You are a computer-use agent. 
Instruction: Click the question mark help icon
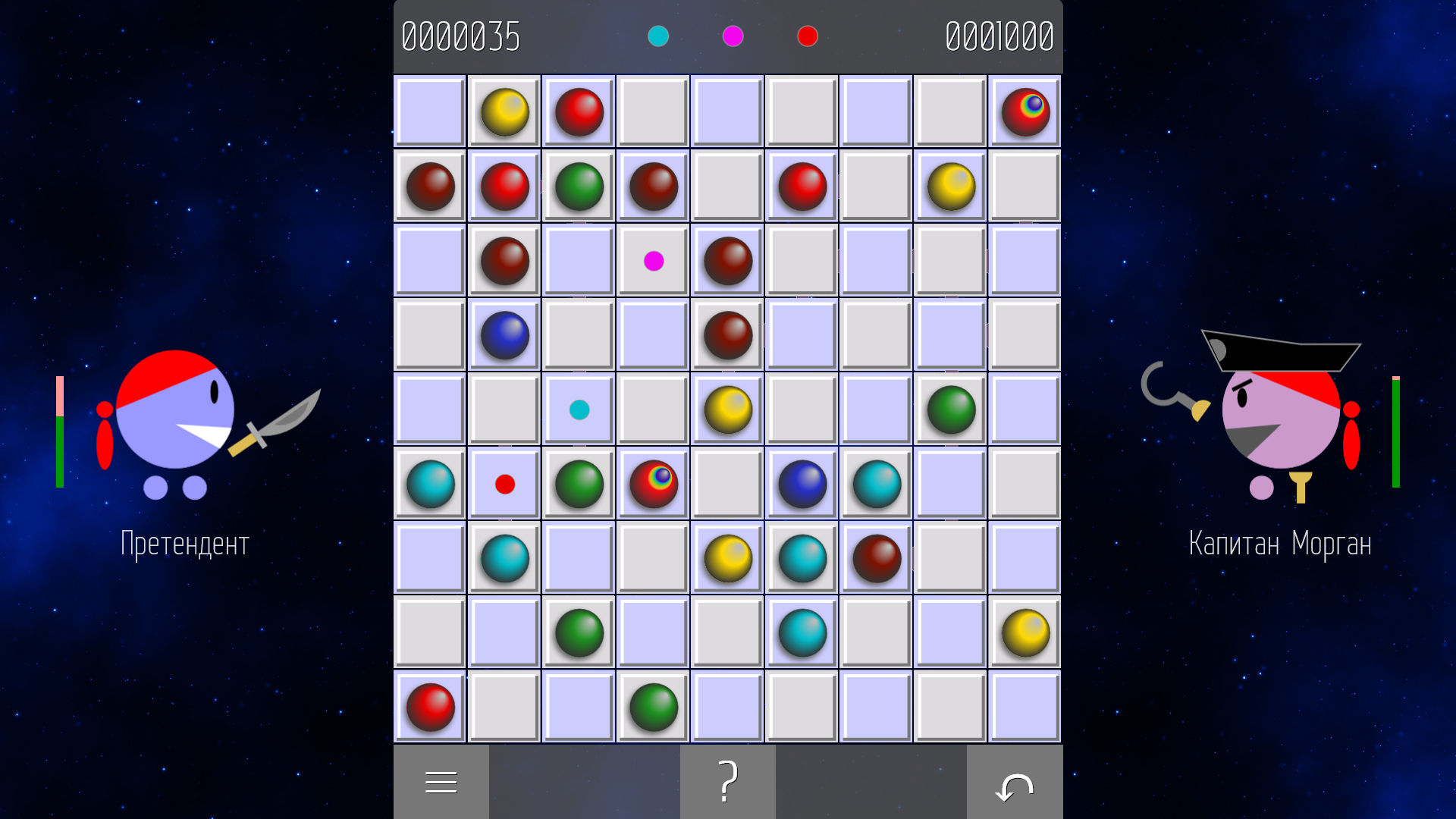[727, 781]
